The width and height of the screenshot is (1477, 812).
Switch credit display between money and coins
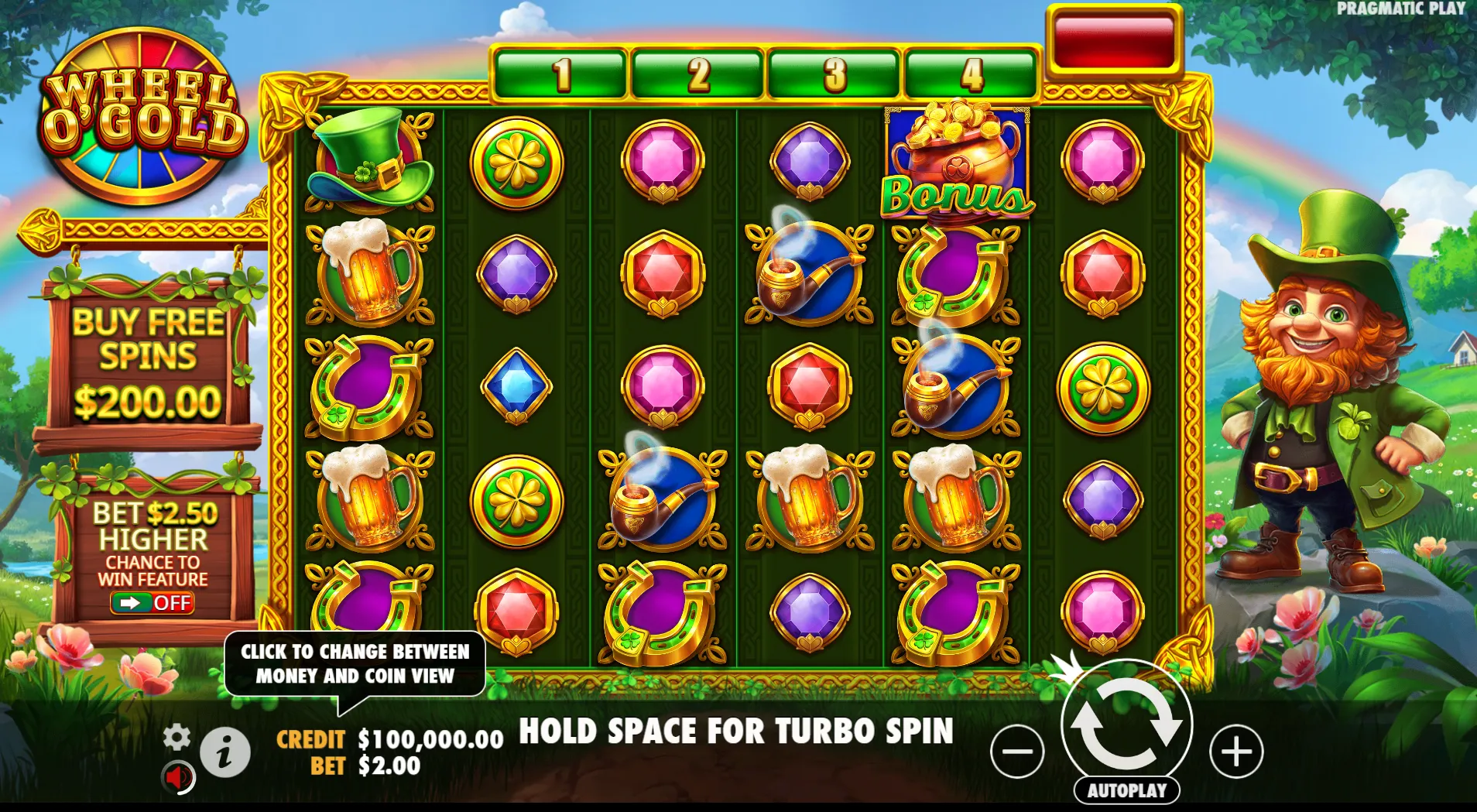click(390, 739)
